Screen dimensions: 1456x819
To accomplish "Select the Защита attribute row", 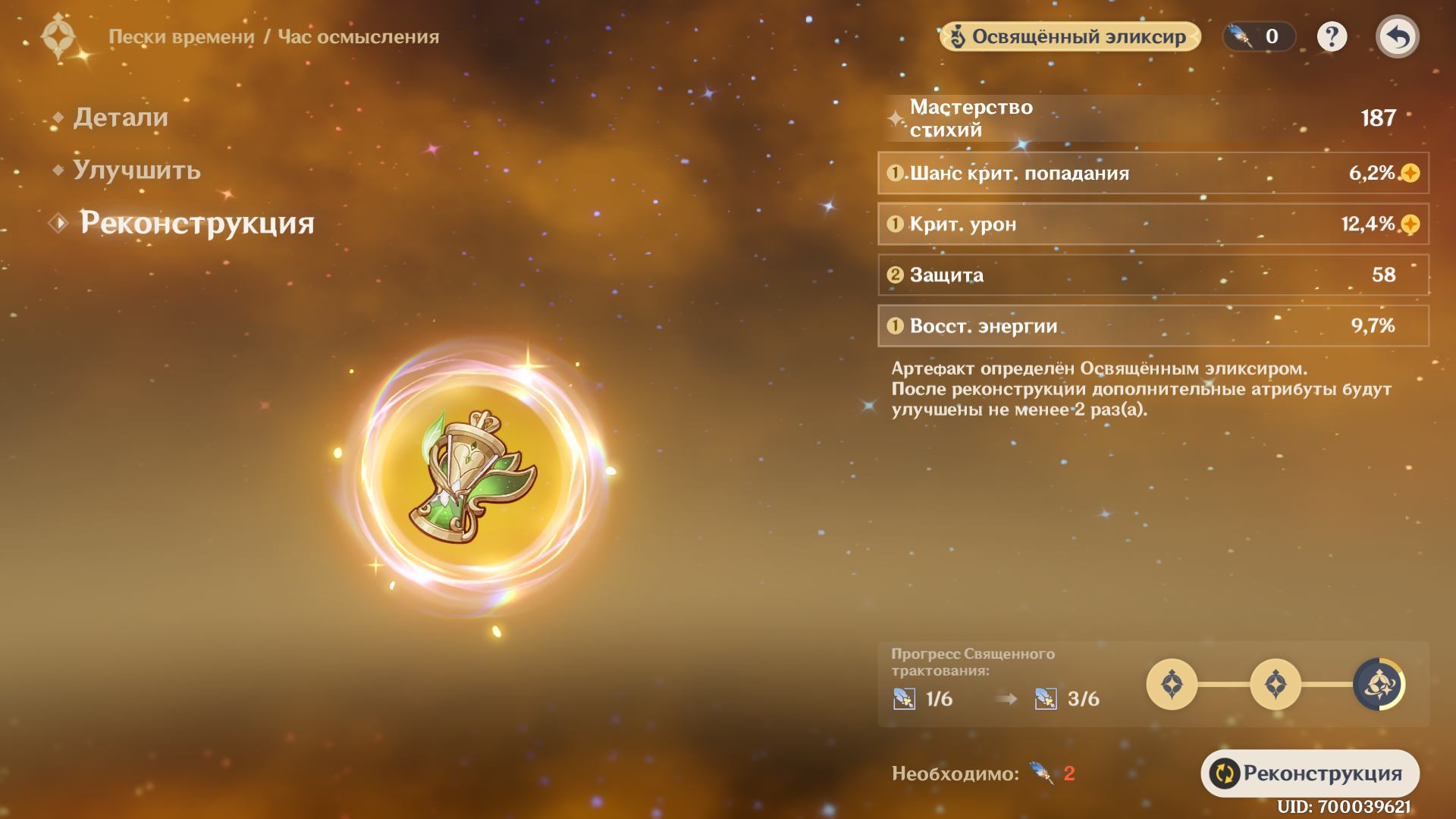I will click(x=1153, y=275).
